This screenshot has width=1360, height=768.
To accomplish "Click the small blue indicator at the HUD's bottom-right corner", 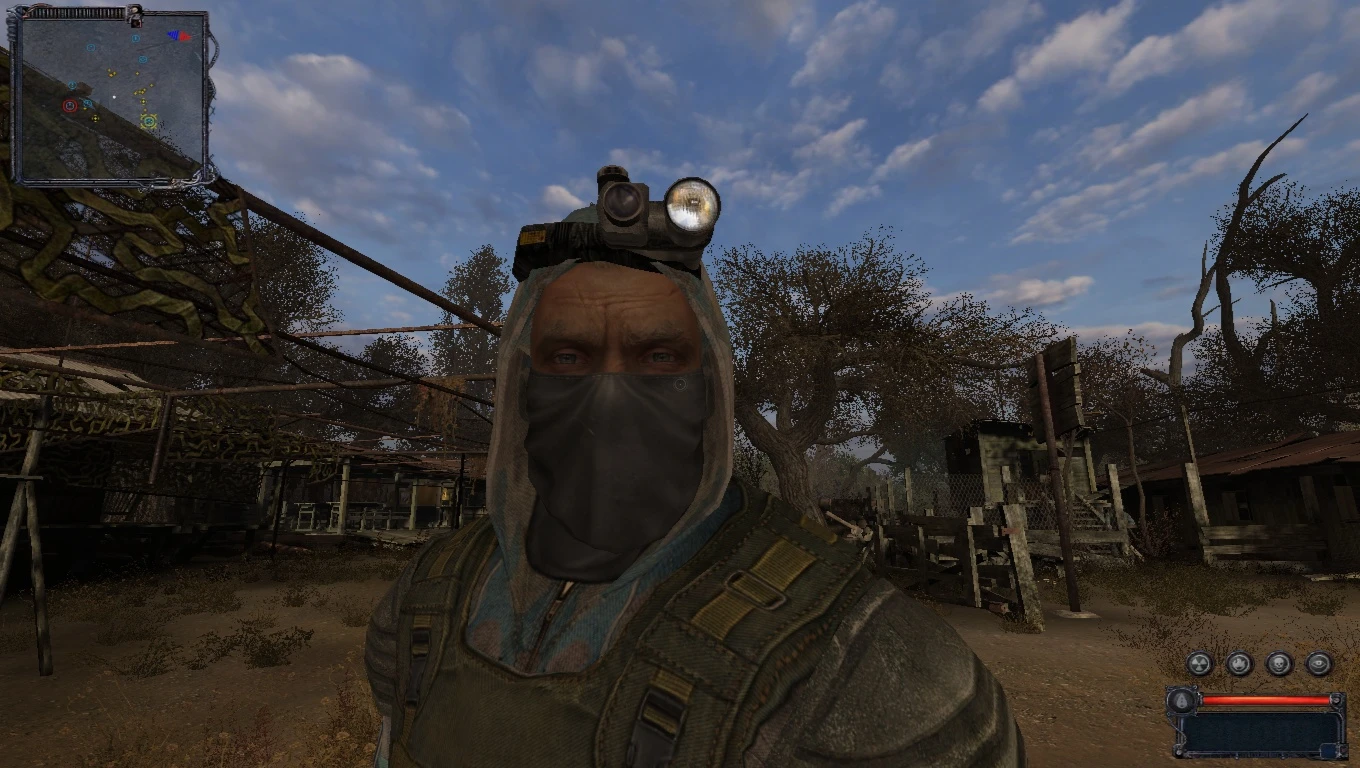I will [1328, 749].
